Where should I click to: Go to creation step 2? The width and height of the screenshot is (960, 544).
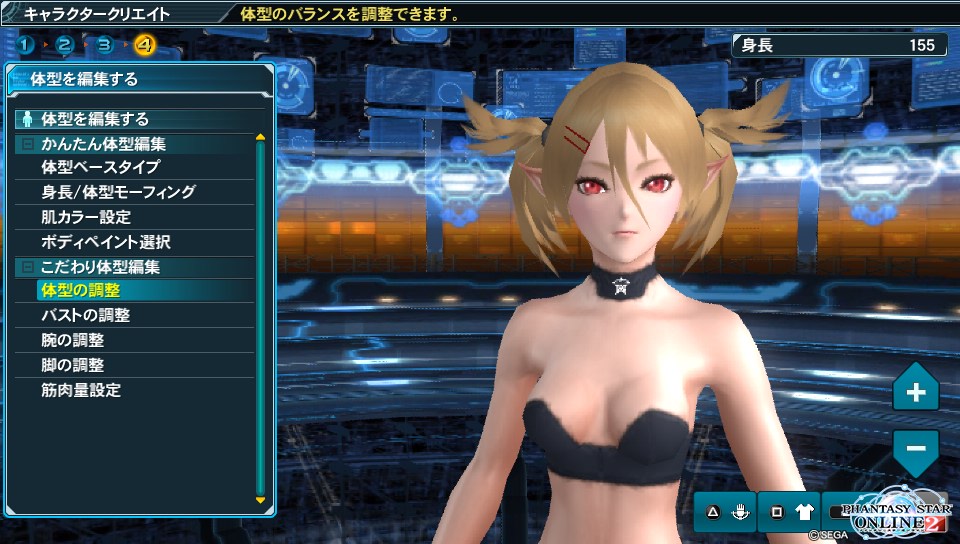65,45
